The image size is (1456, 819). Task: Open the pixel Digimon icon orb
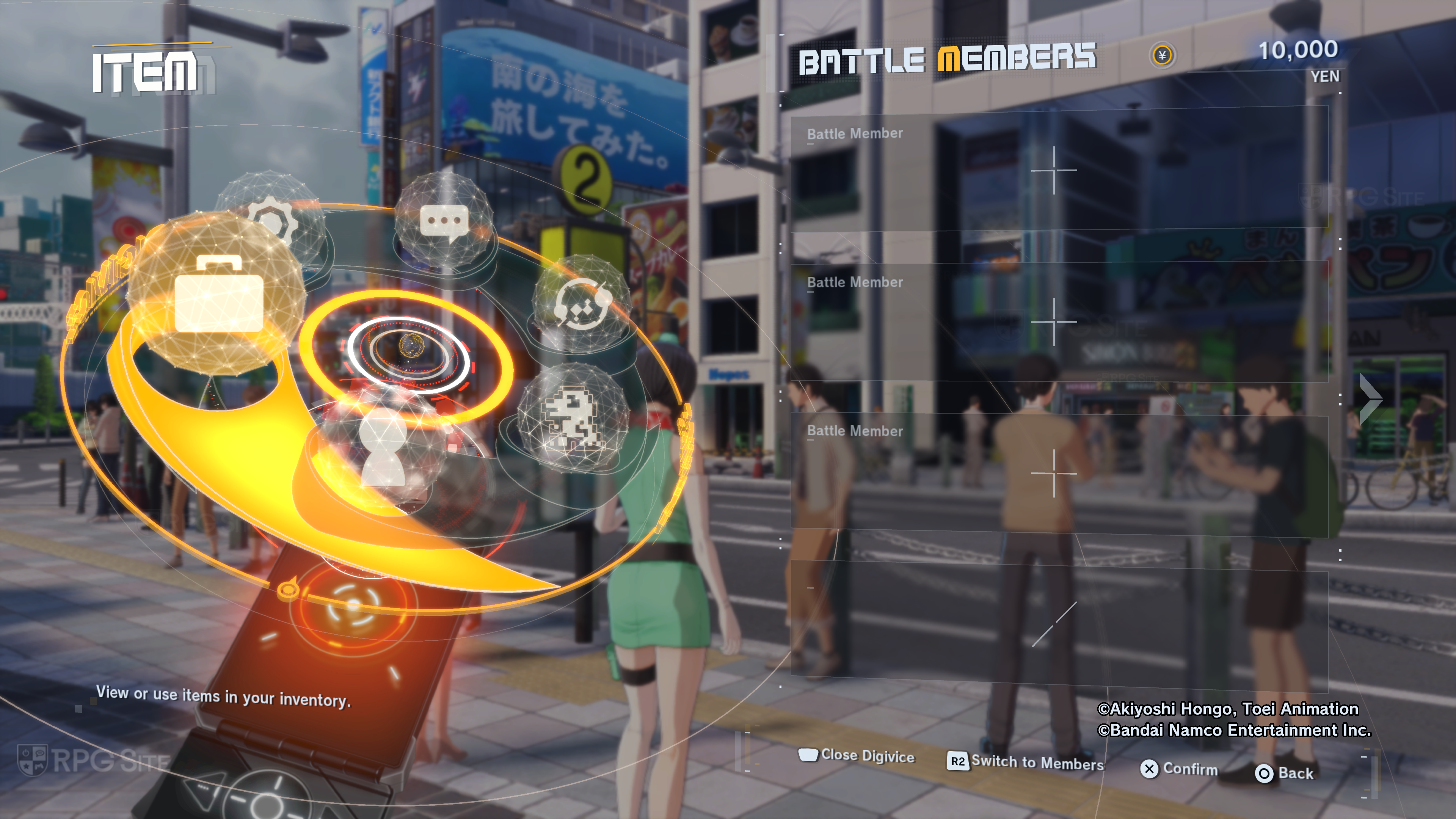point(571,418)
